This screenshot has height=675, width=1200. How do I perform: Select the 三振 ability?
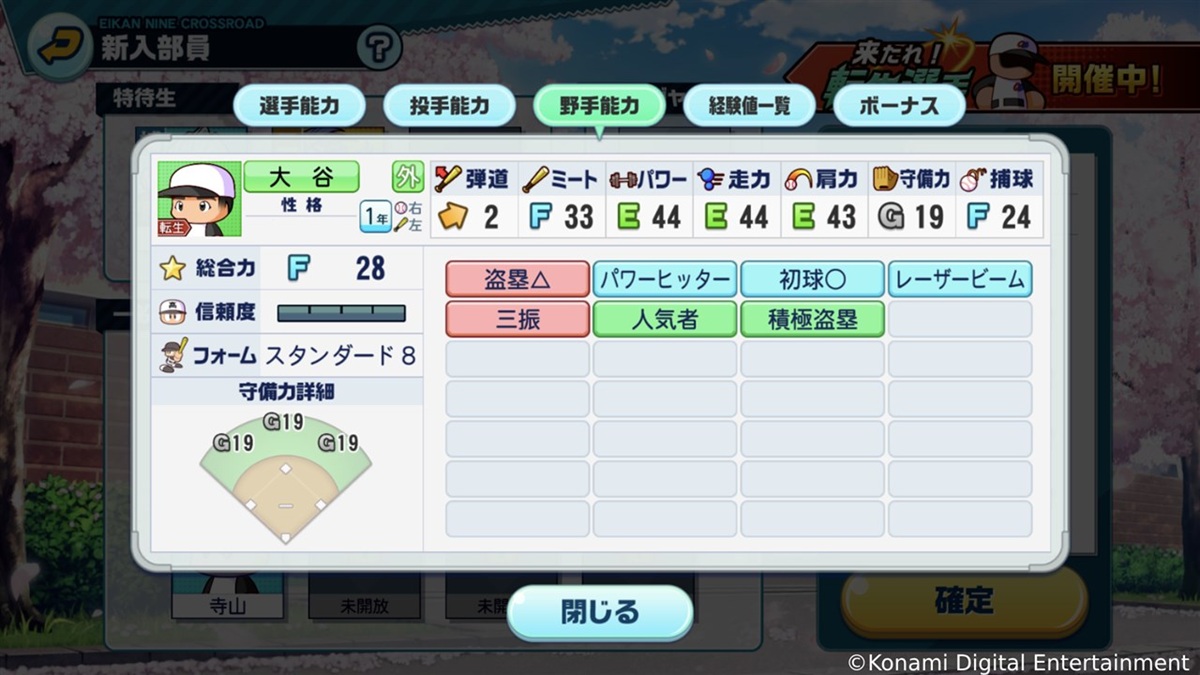coord(517,319)
